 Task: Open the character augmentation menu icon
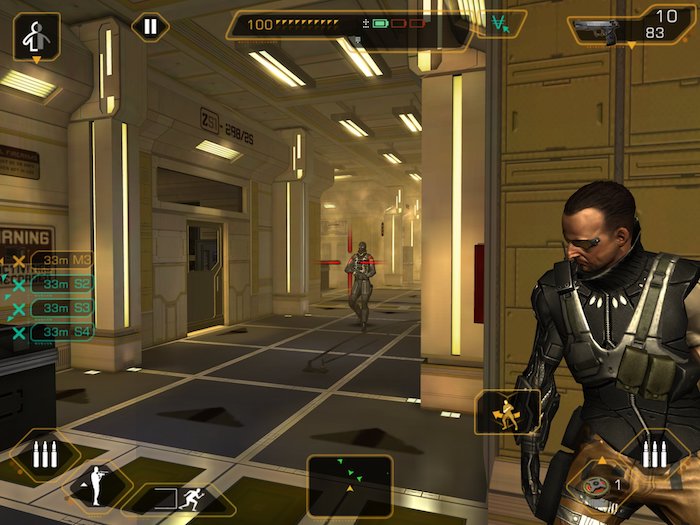coord(36,37)
